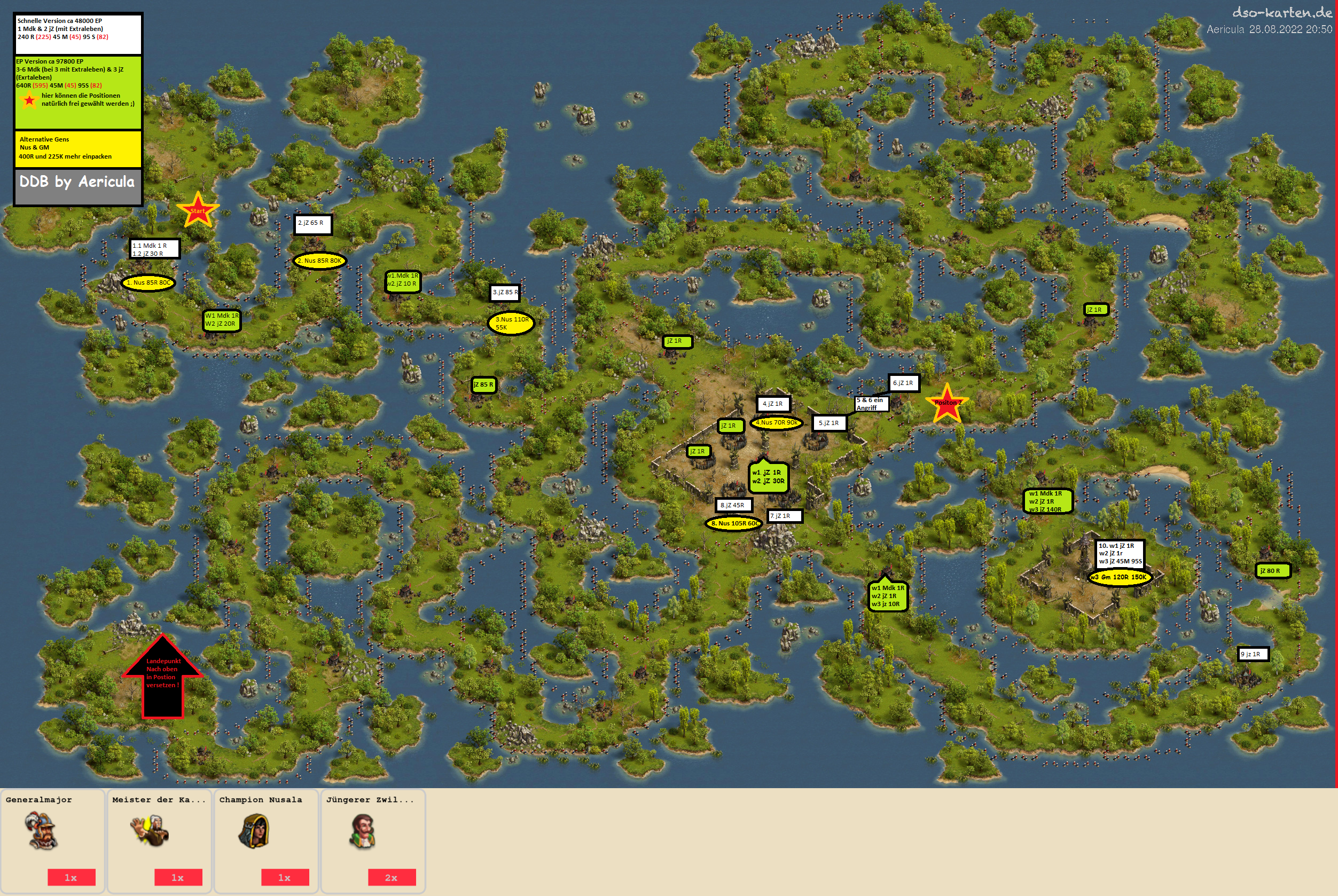Open the dso-karten.de site link
Image resolution: width=1338 pixels, height=896 pixels.
point(1282,13)
